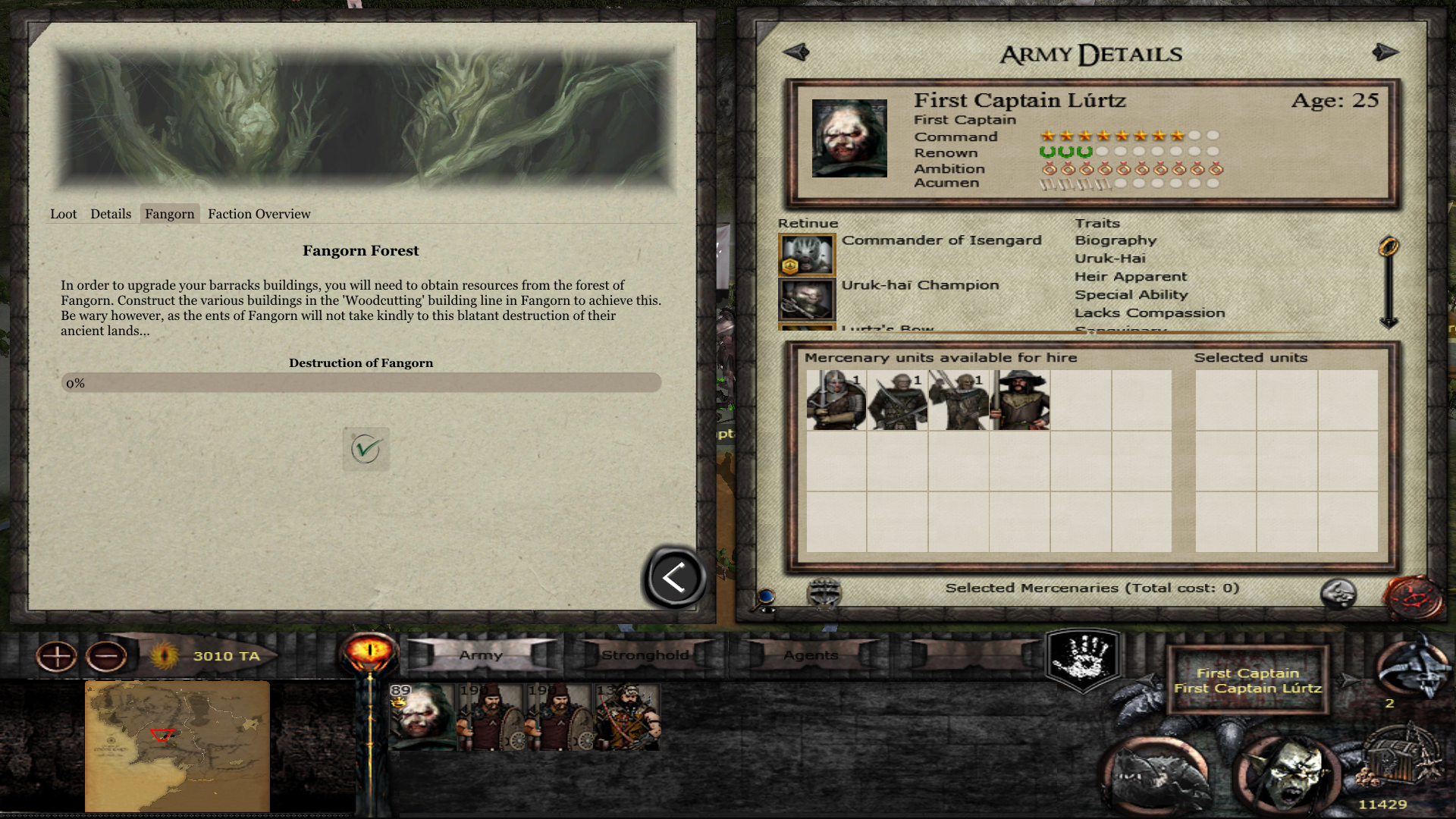Zoom in the minimap with plus button
This screenshot has height=819, width=1456.
point(57,656)
